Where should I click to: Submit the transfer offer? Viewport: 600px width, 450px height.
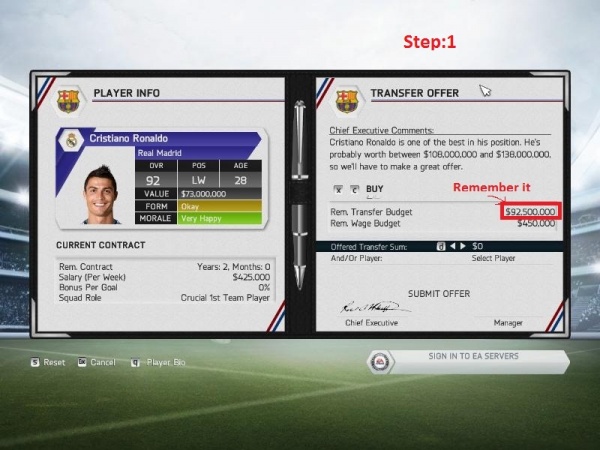tap(439, 293)
